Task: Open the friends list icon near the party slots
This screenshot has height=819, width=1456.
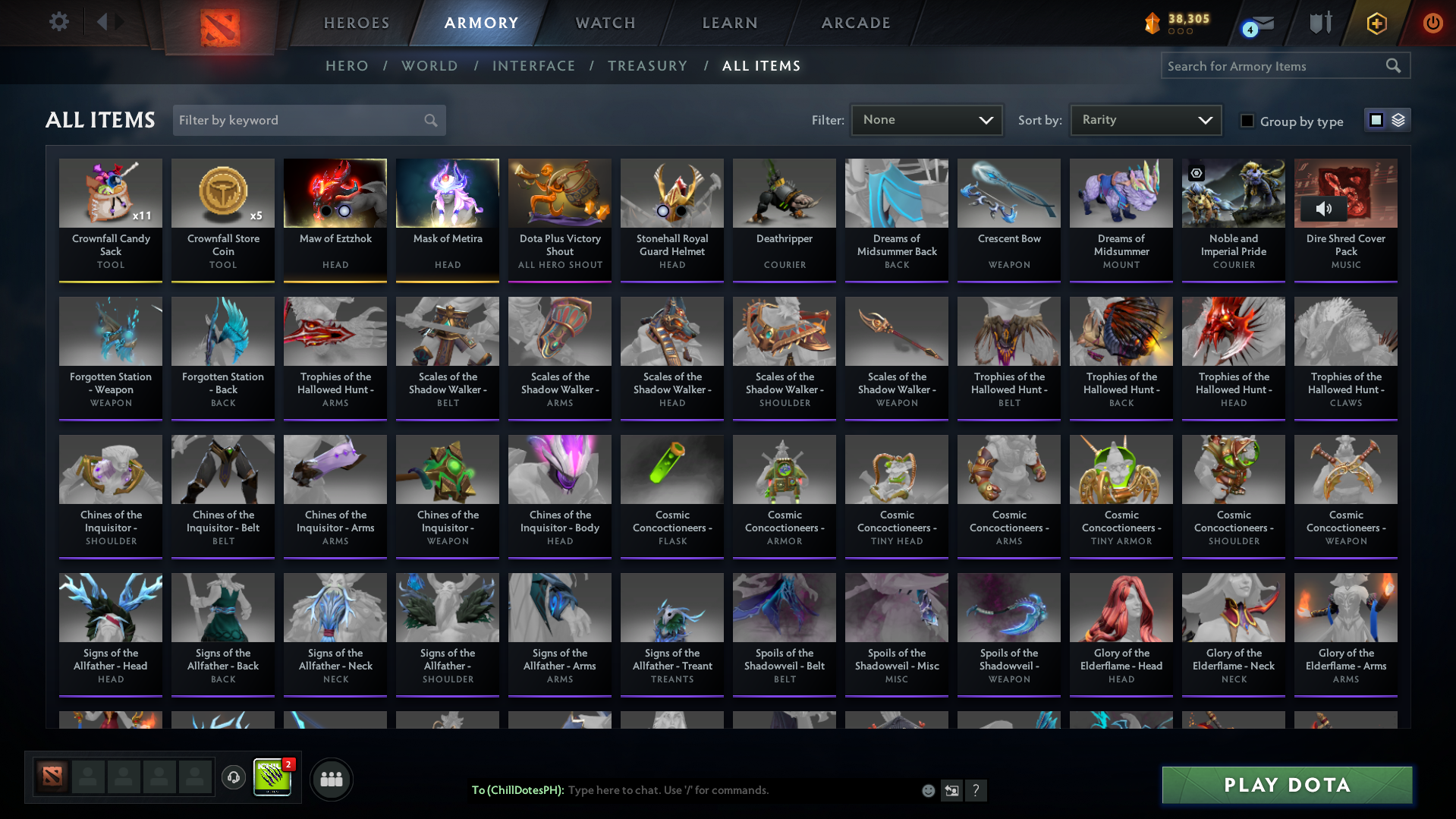Action: (x=330, y=779)
